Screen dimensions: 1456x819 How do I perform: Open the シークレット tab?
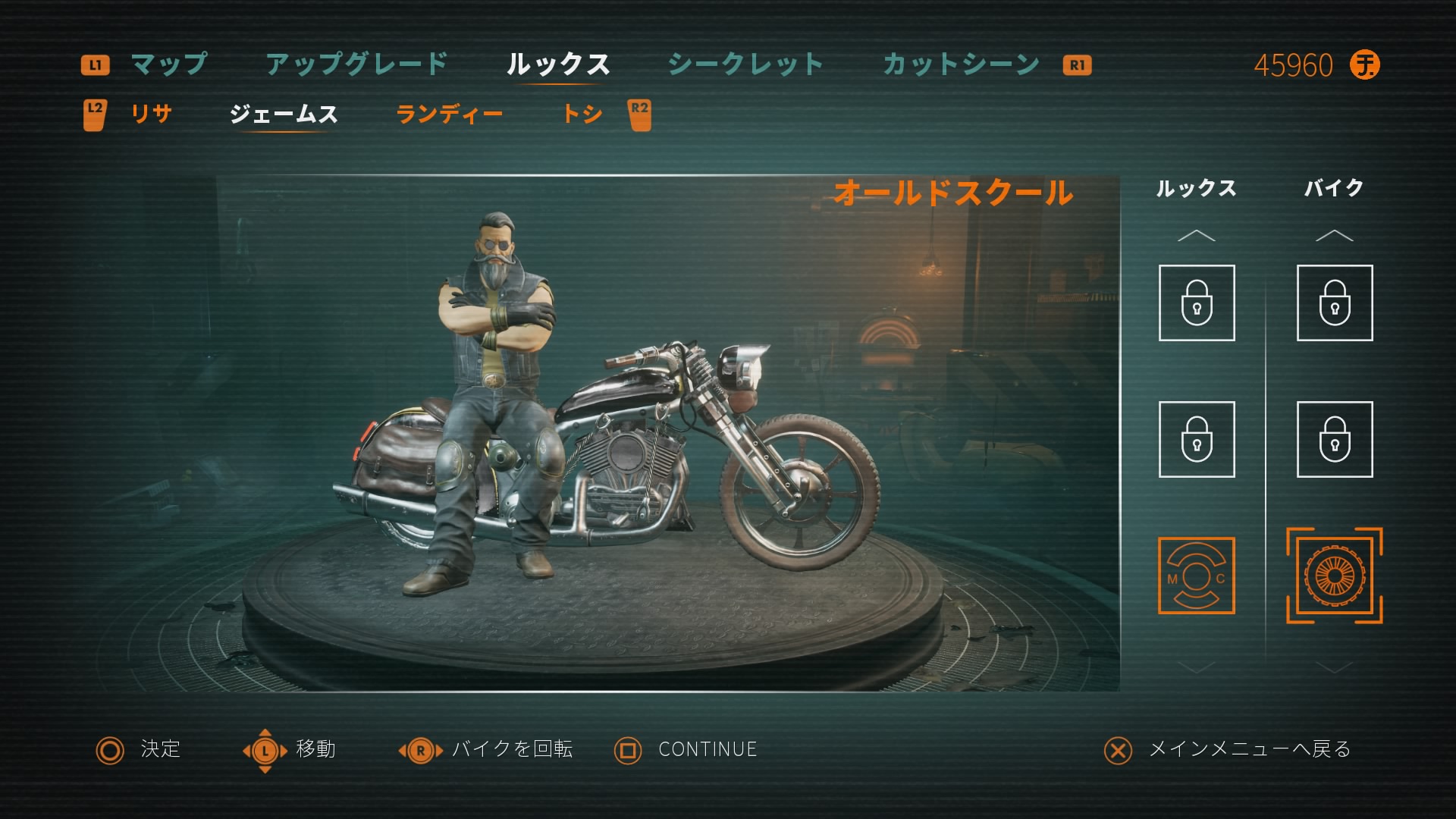tap(745, 64)
